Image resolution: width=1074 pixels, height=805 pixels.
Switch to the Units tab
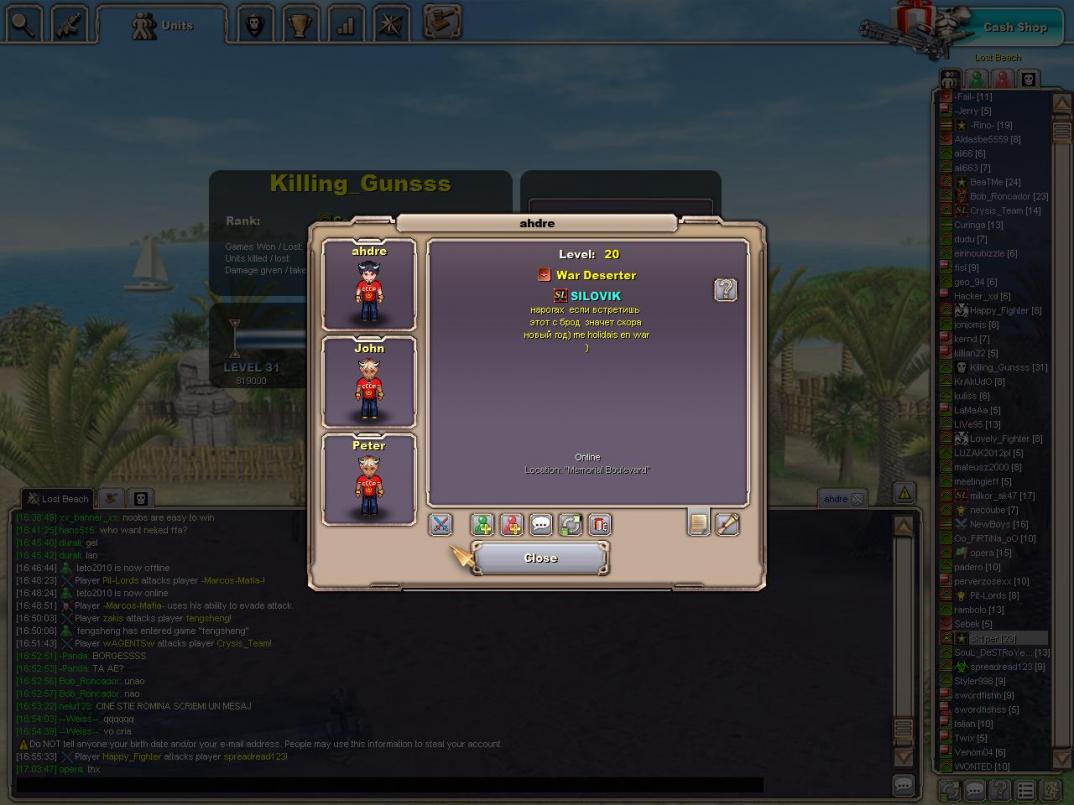click(163, 25)
